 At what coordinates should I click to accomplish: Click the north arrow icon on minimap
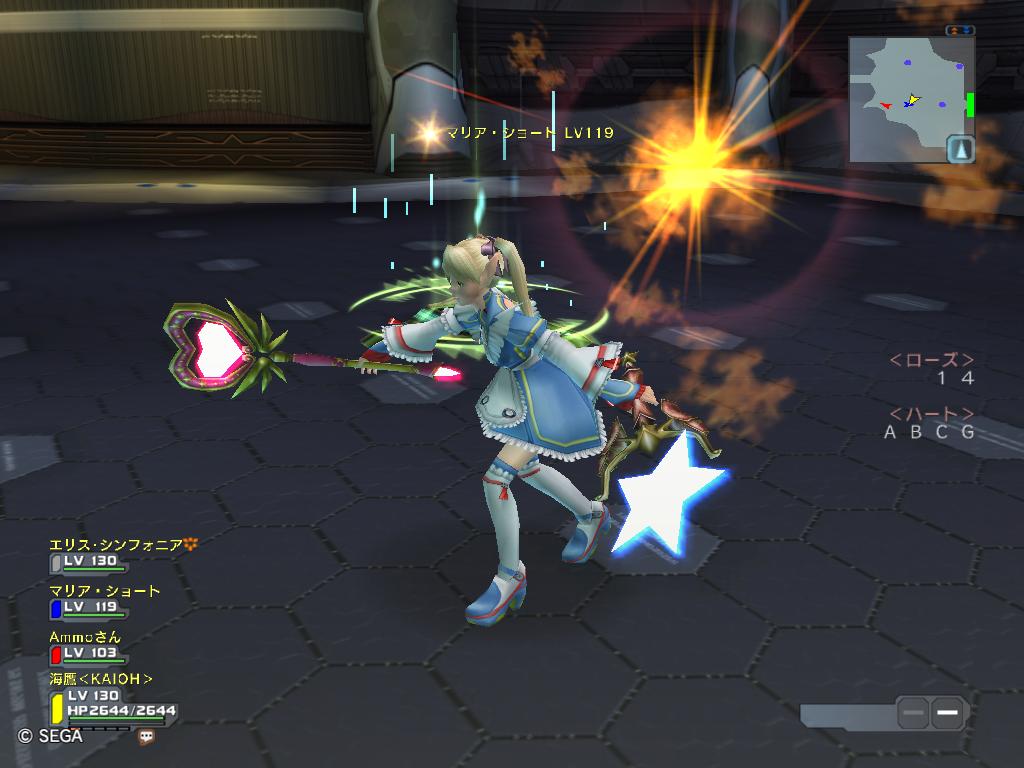pyautogui.click(x=961, y=149)
